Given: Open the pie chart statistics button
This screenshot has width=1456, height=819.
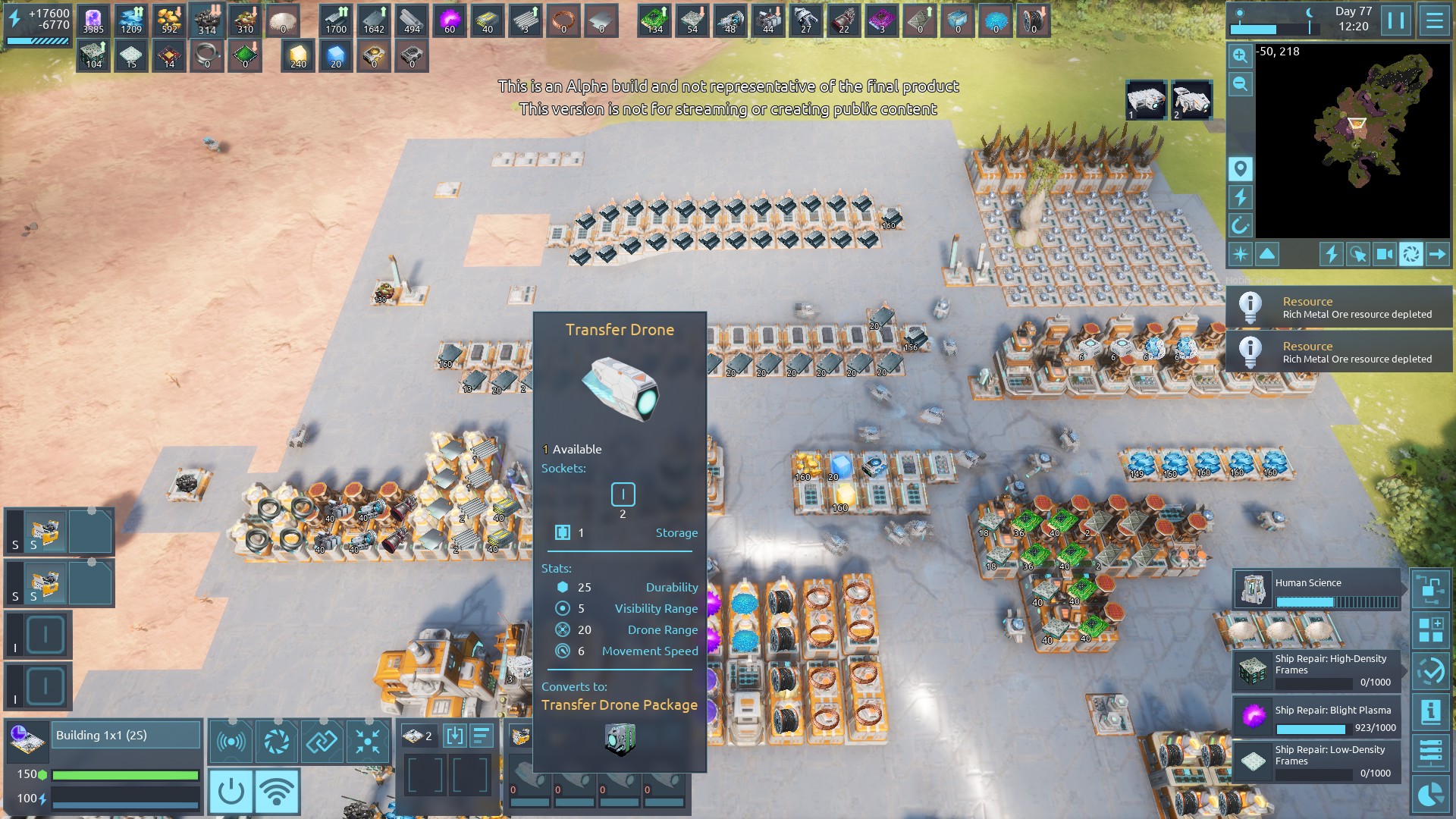Looking at the screenshot, I should pyautogui.click(x=1431, y=795).
